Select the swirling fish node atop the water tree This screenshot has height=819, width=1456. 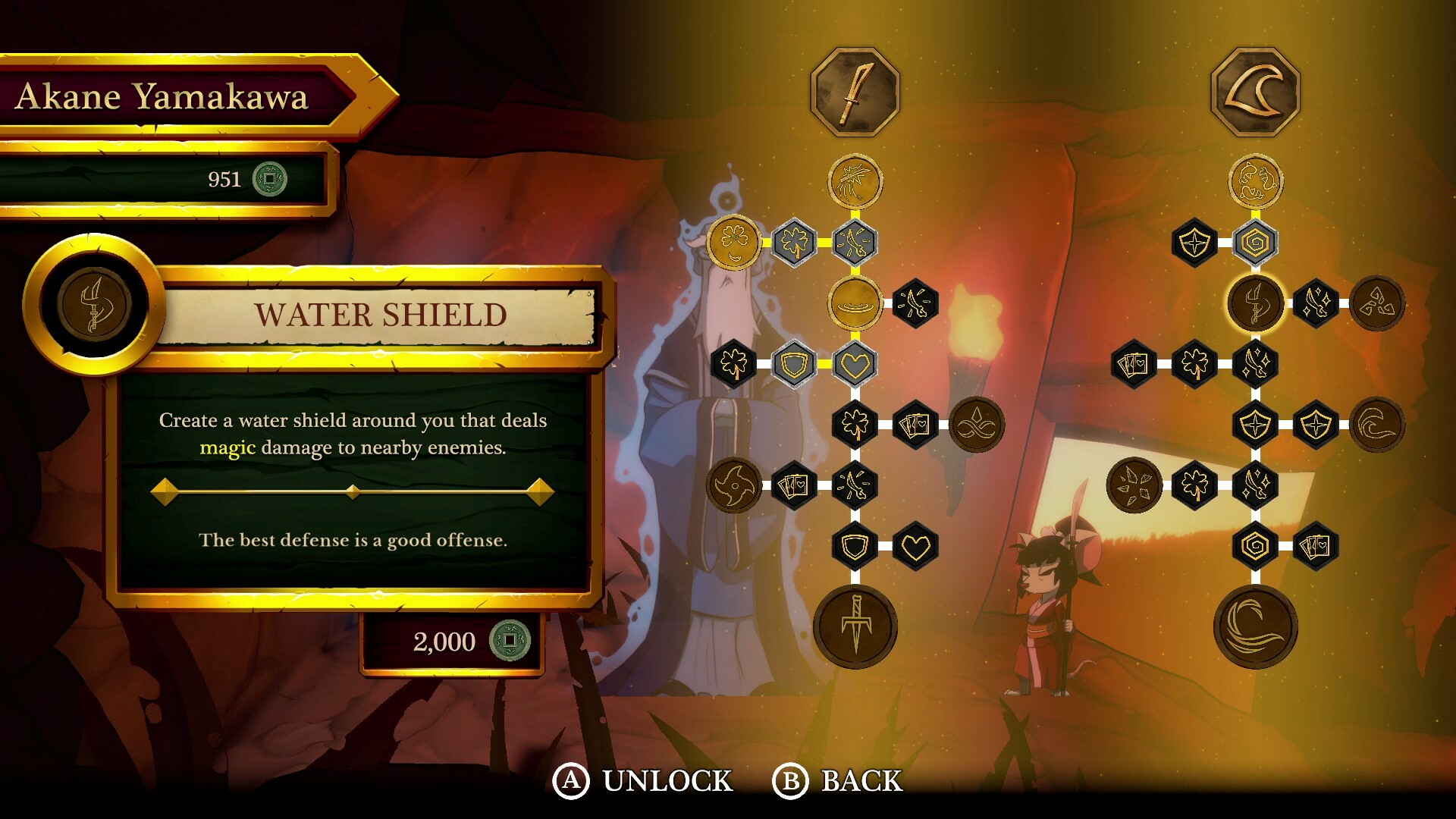(x=1255, y=180)
